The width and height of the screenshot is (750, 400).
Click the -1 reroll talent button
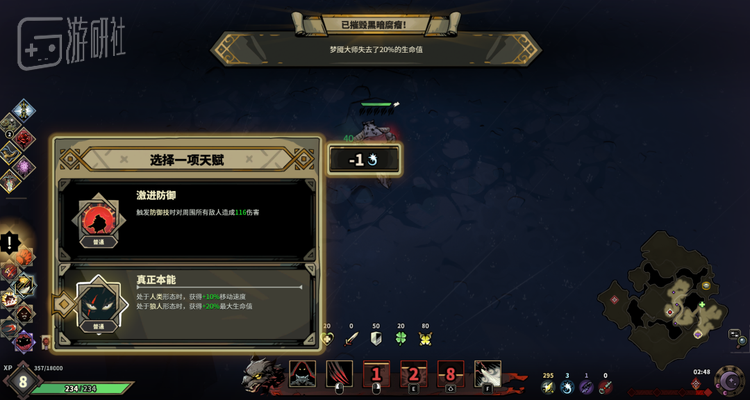tap(364, 159)
